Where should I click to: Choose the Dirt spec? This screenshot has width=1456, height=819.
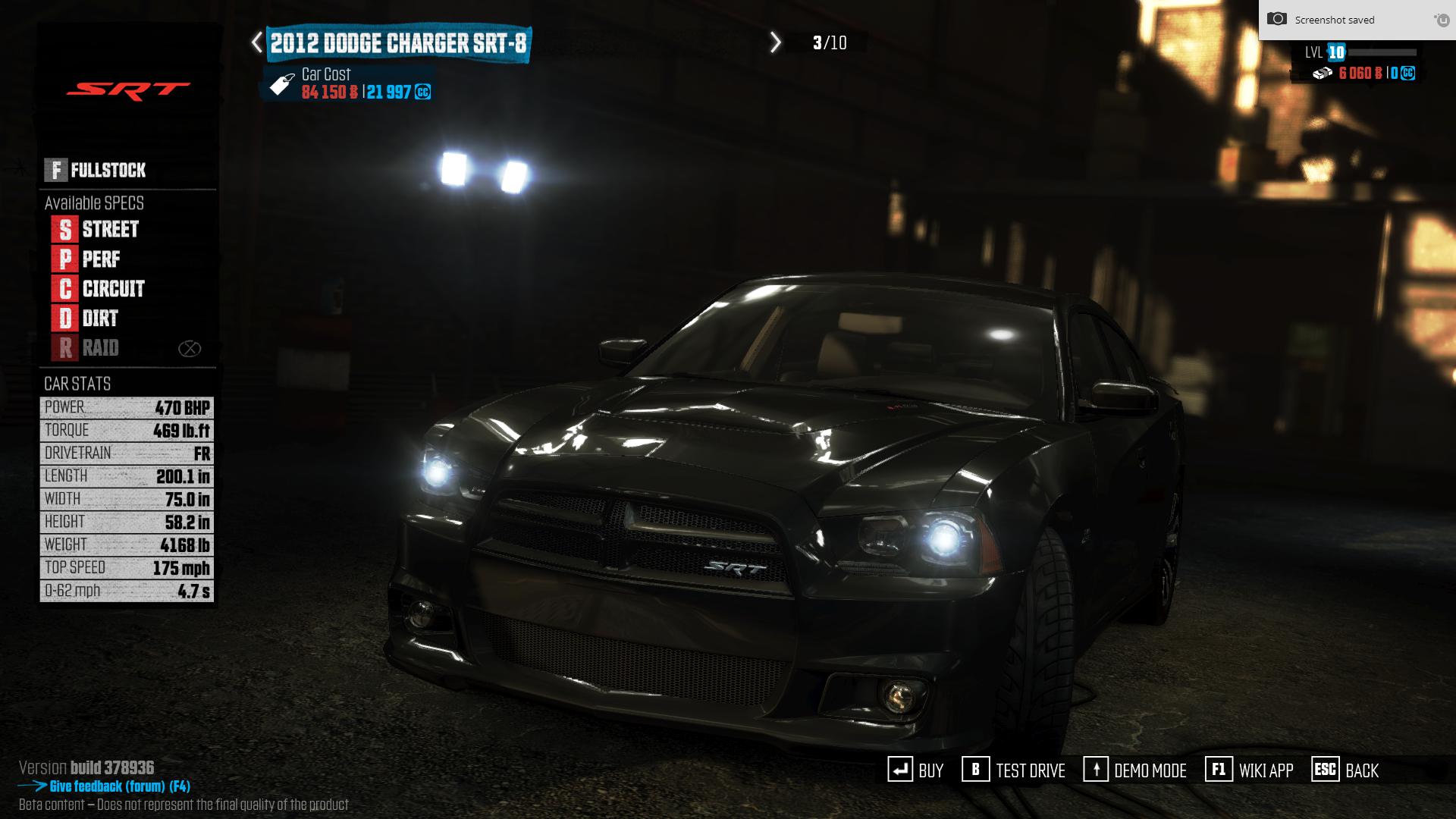[86, 318]
